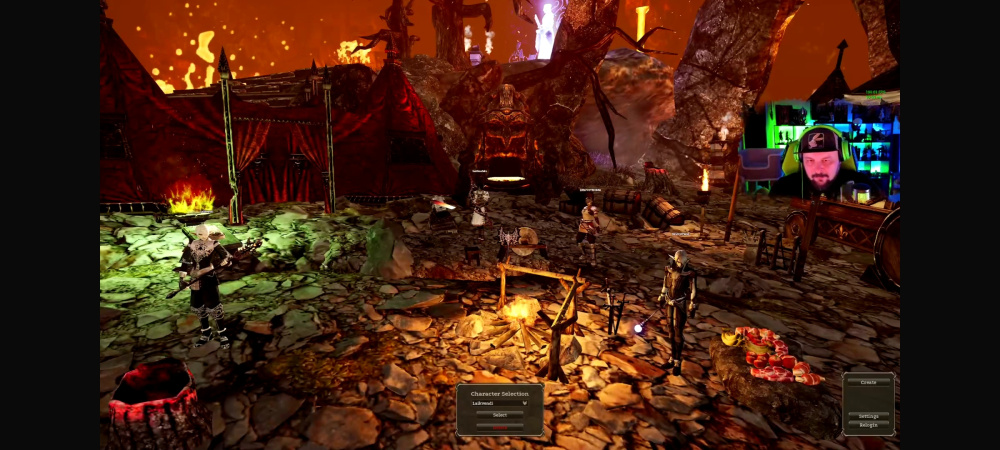
Task: Create a new character
Action: pos(868,382)
